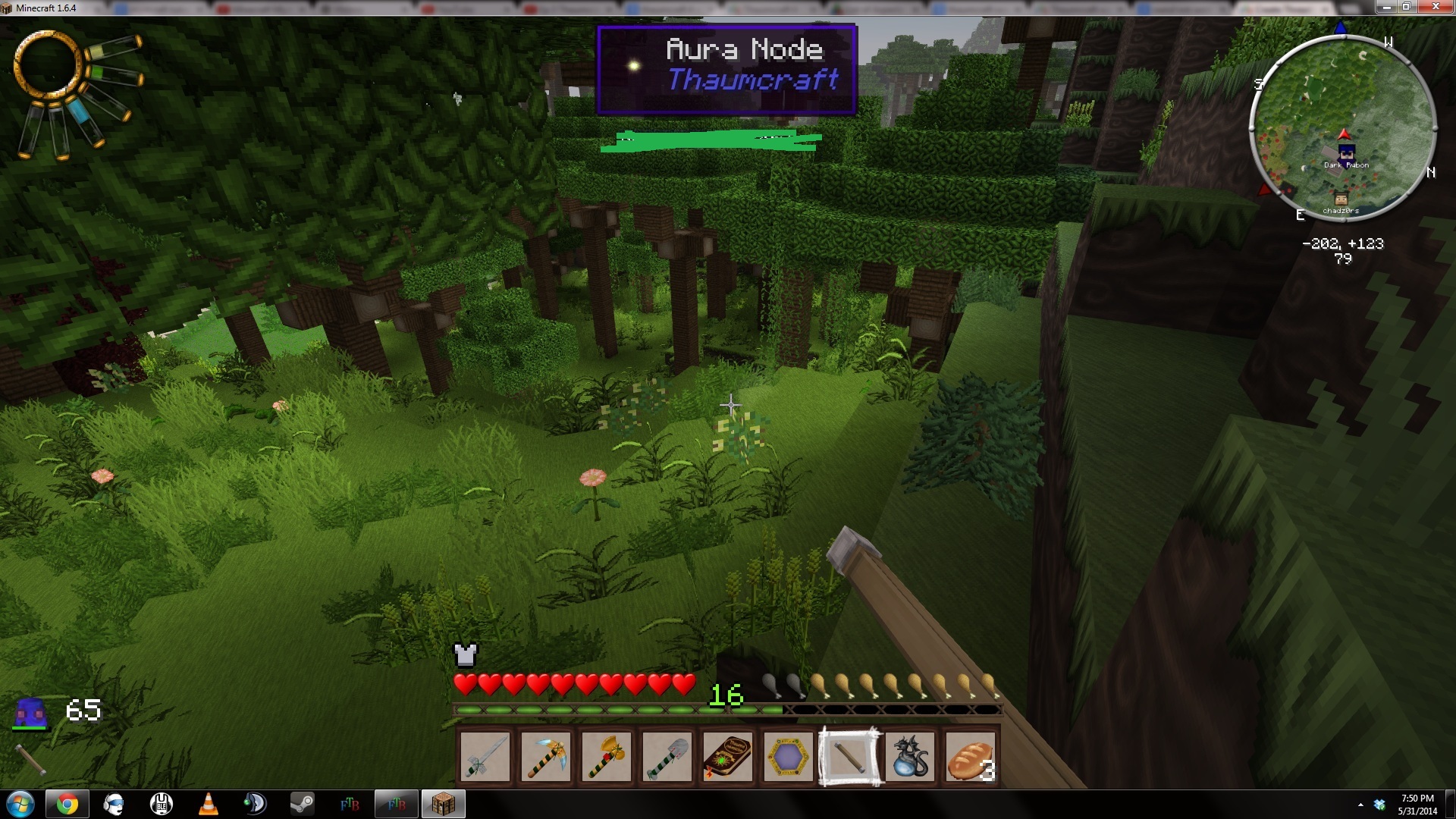The width and height of the screenshot is (1456, 819).
Task: Click the circular minimap
Action: pos(1342,125)
